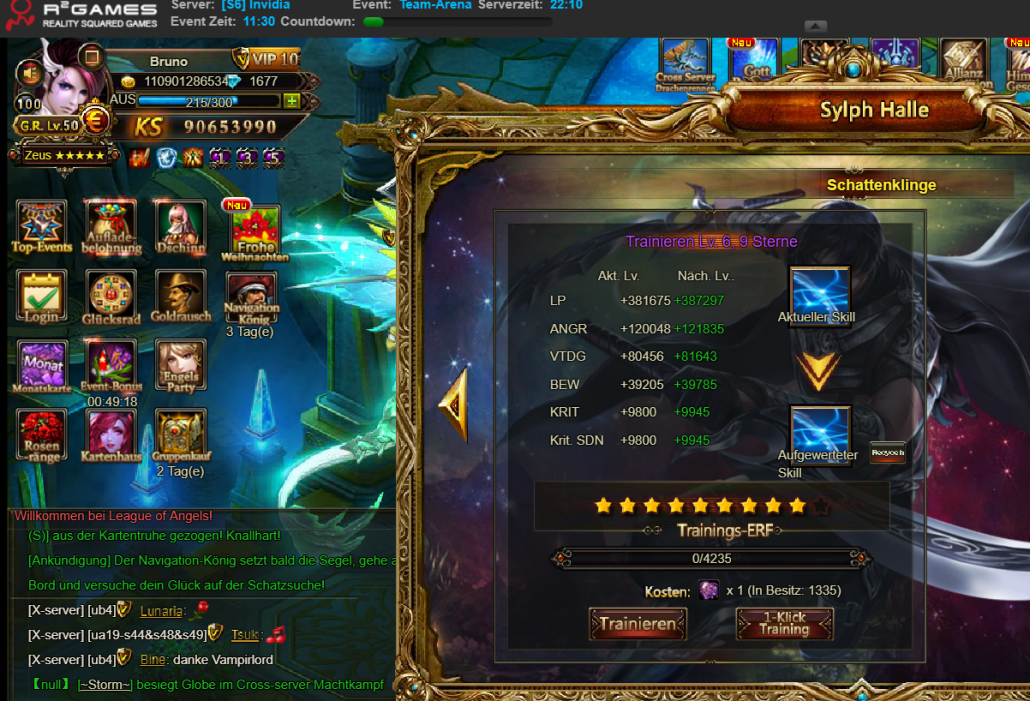Image resolution: width=1030 pixels, height=701 pixels.
Task: Spin the Glücksrad wheel icon
Action: (112, 295)
